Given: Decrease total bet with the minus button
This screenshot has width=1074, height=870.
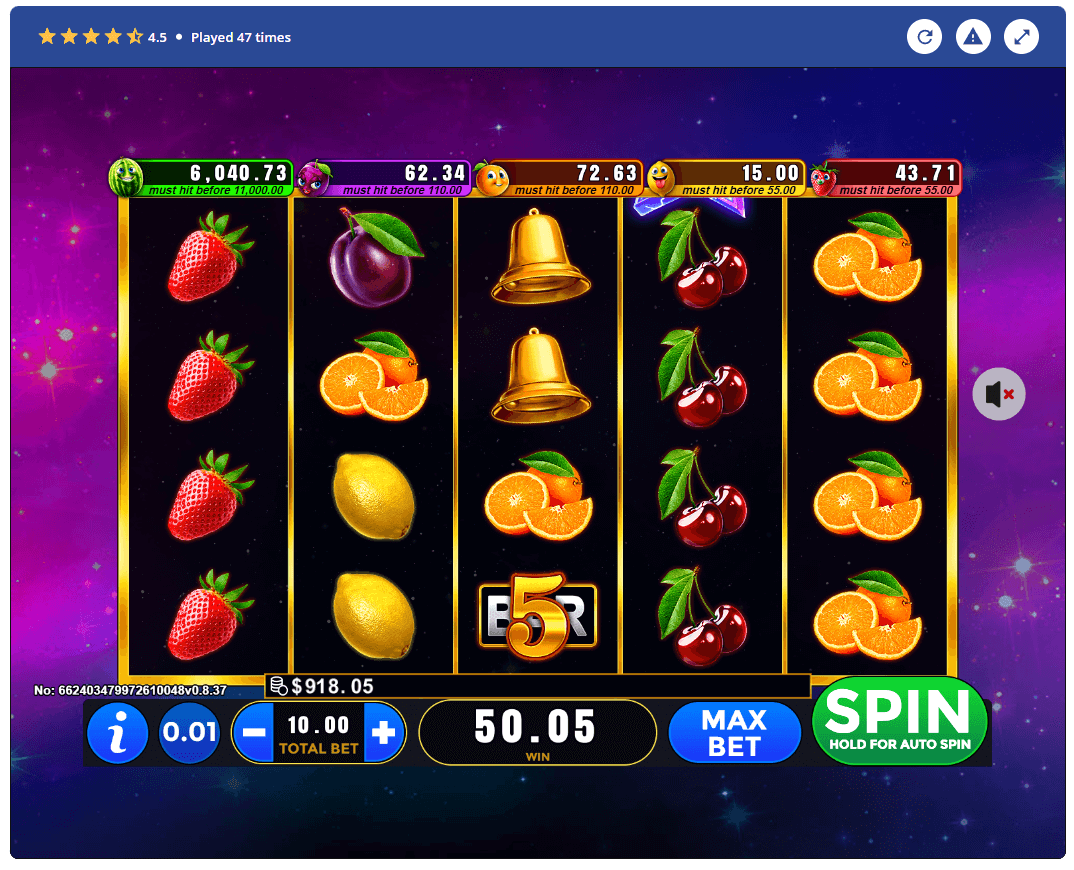Looking at the screenshot, I should [254, 733].
